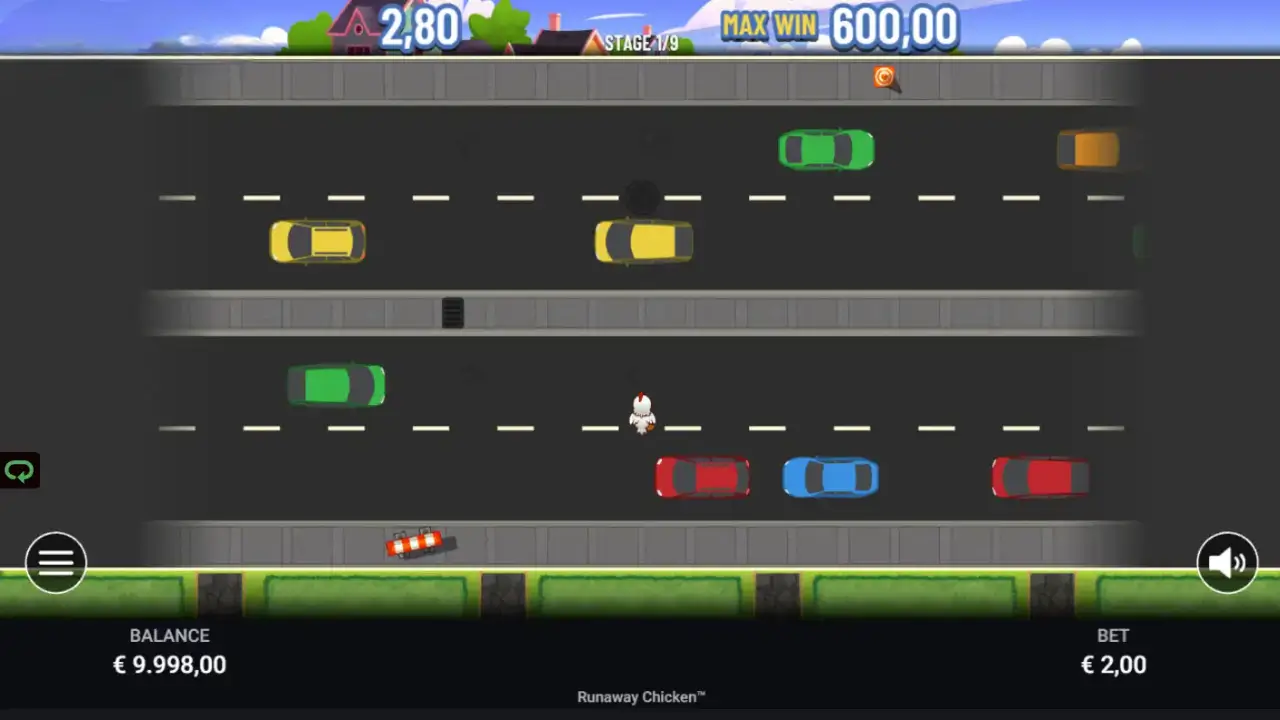Click the BET € 2,00 value
1280x720 pixels.
(x=1114, y=664)
